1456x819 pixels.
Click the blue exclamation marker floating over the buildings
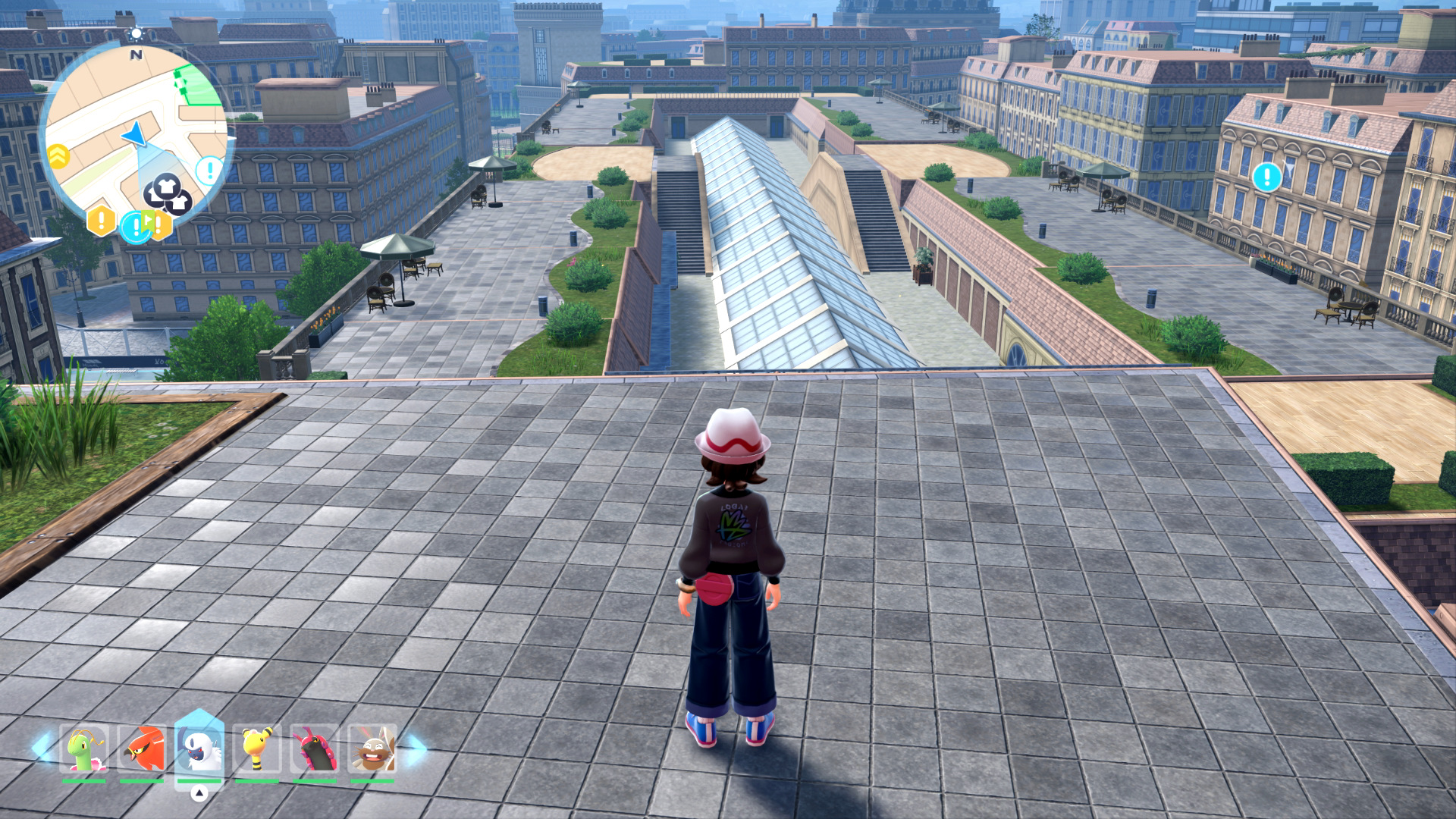tap(1266, 177)
